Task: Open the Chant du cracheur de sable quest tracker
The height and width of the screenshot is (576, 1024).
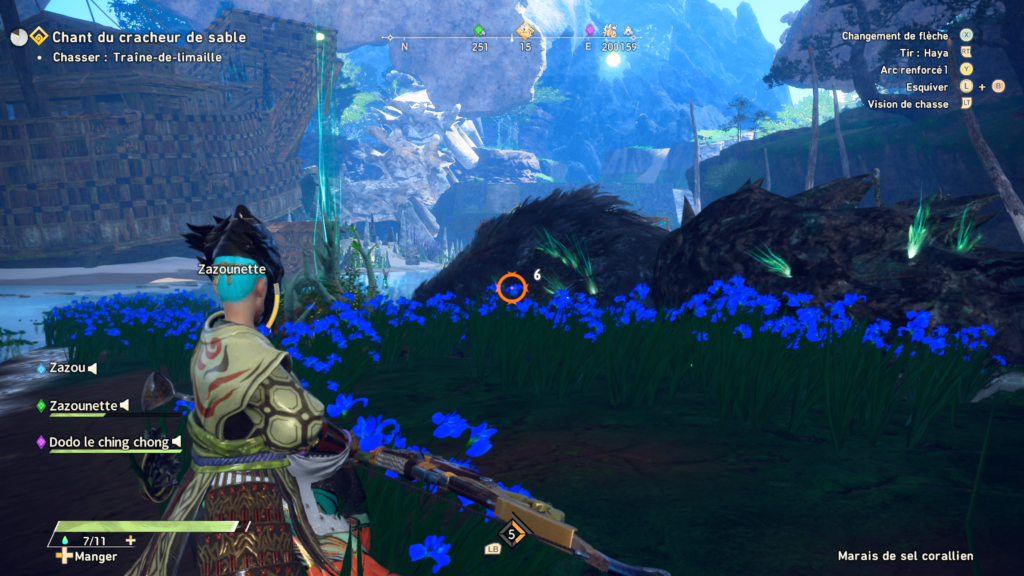Action: 149,38
